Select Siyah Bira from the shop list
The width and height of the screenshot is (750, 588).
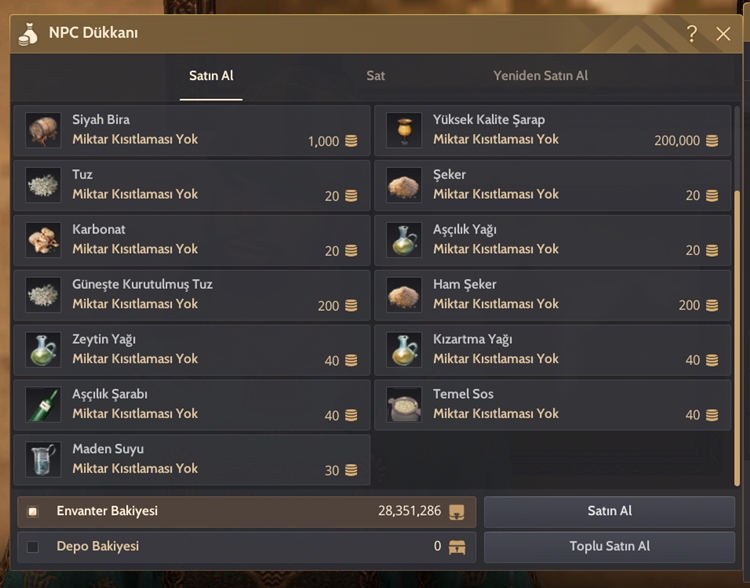pyautogui.click(x=192, y=130)
